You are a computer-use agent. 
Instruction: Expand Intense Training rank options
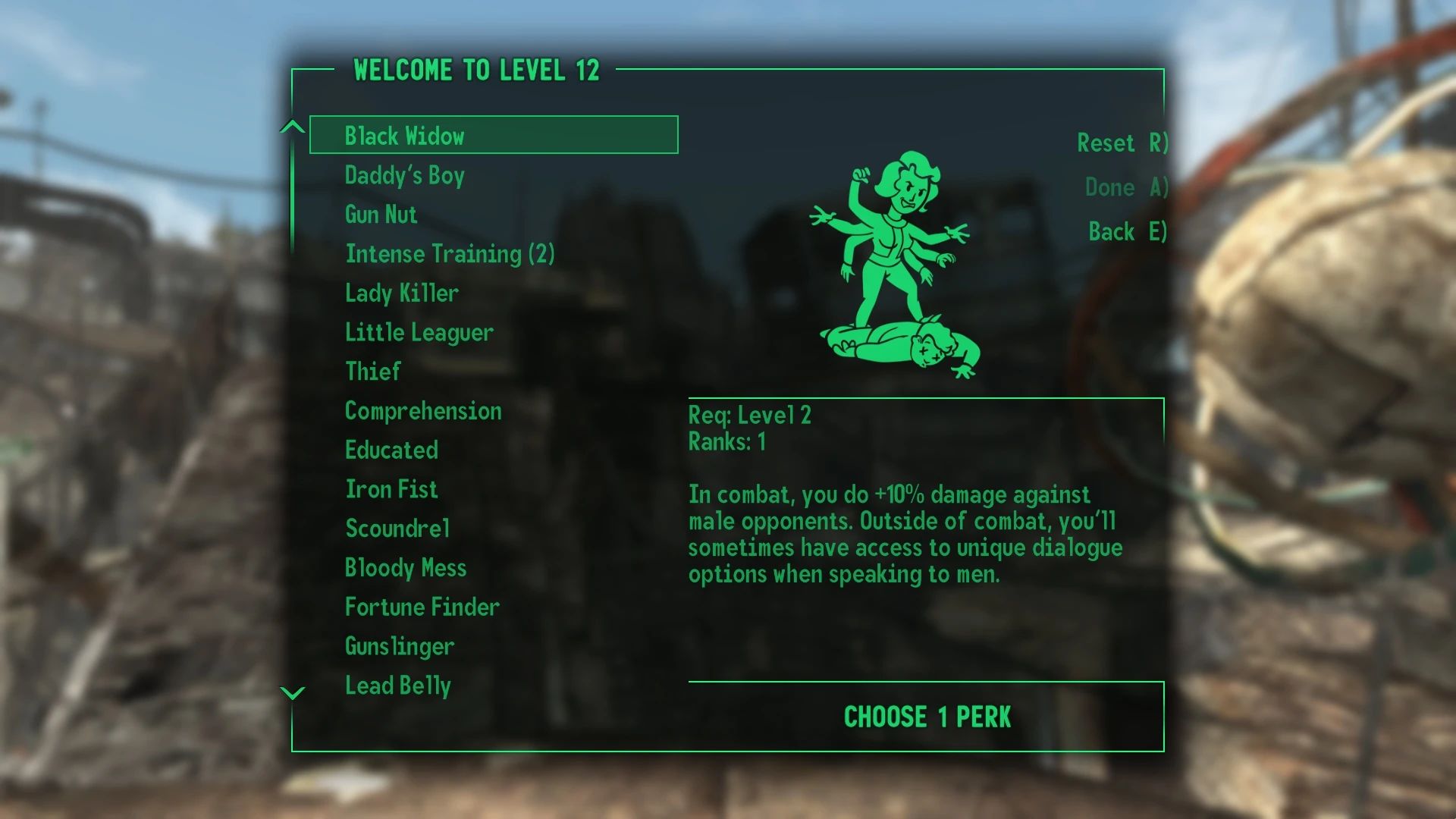450,254
